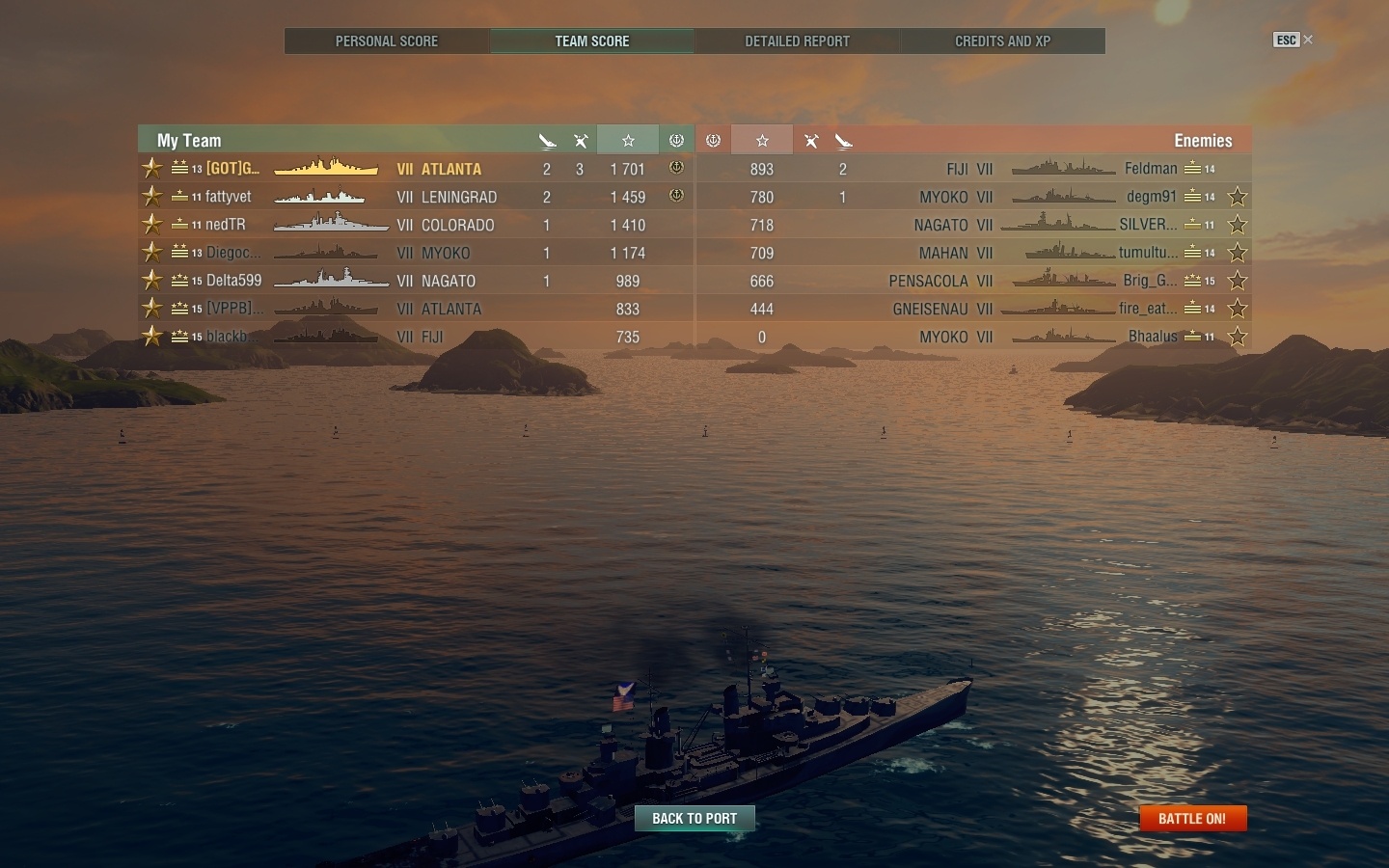The width and height of the screenshot is (1389, 868).
Task: Open the Team Score tab
Action: 592,41
